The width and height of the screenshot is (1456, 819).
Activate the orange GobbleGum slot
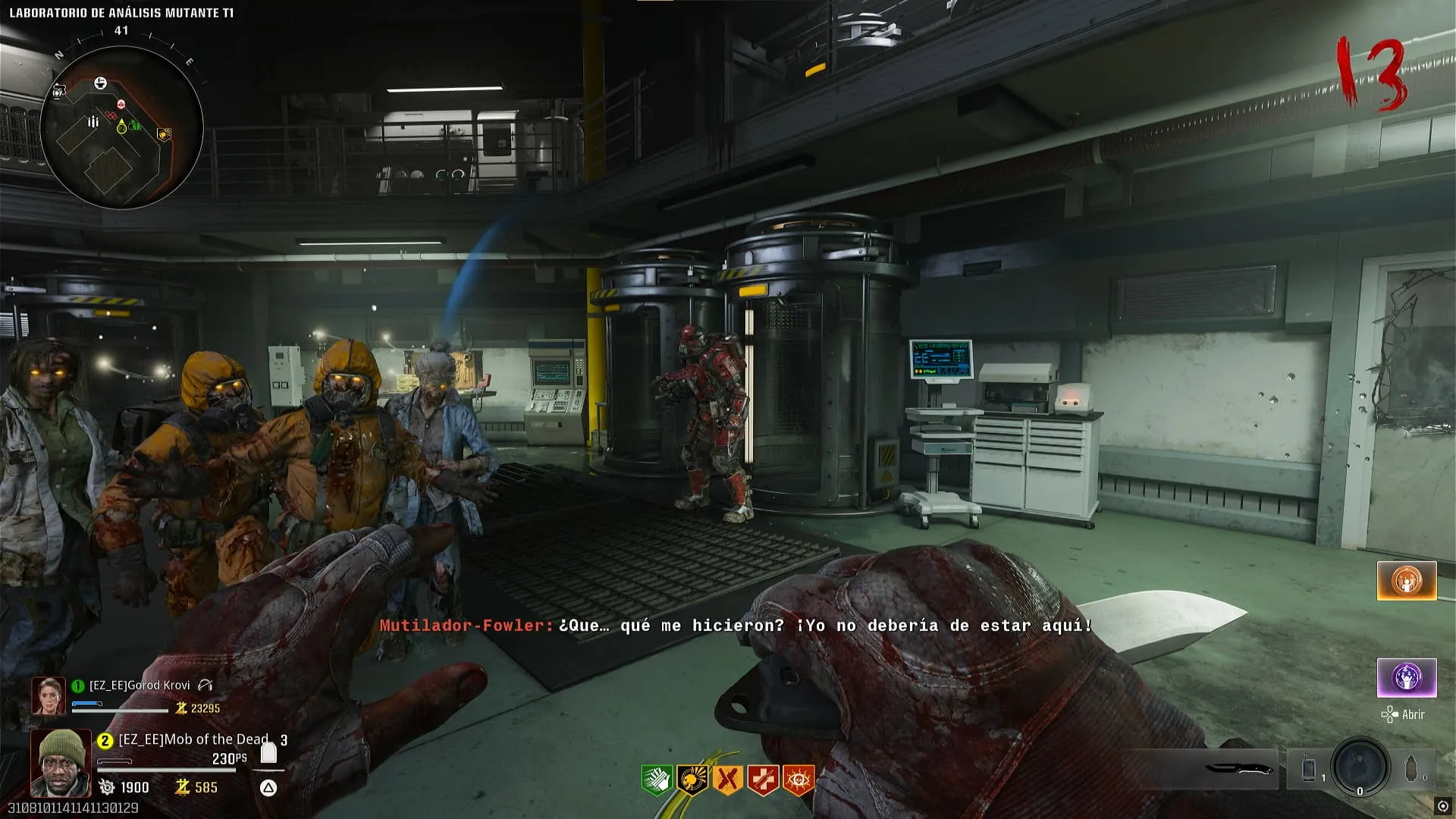pos(1407,581)
